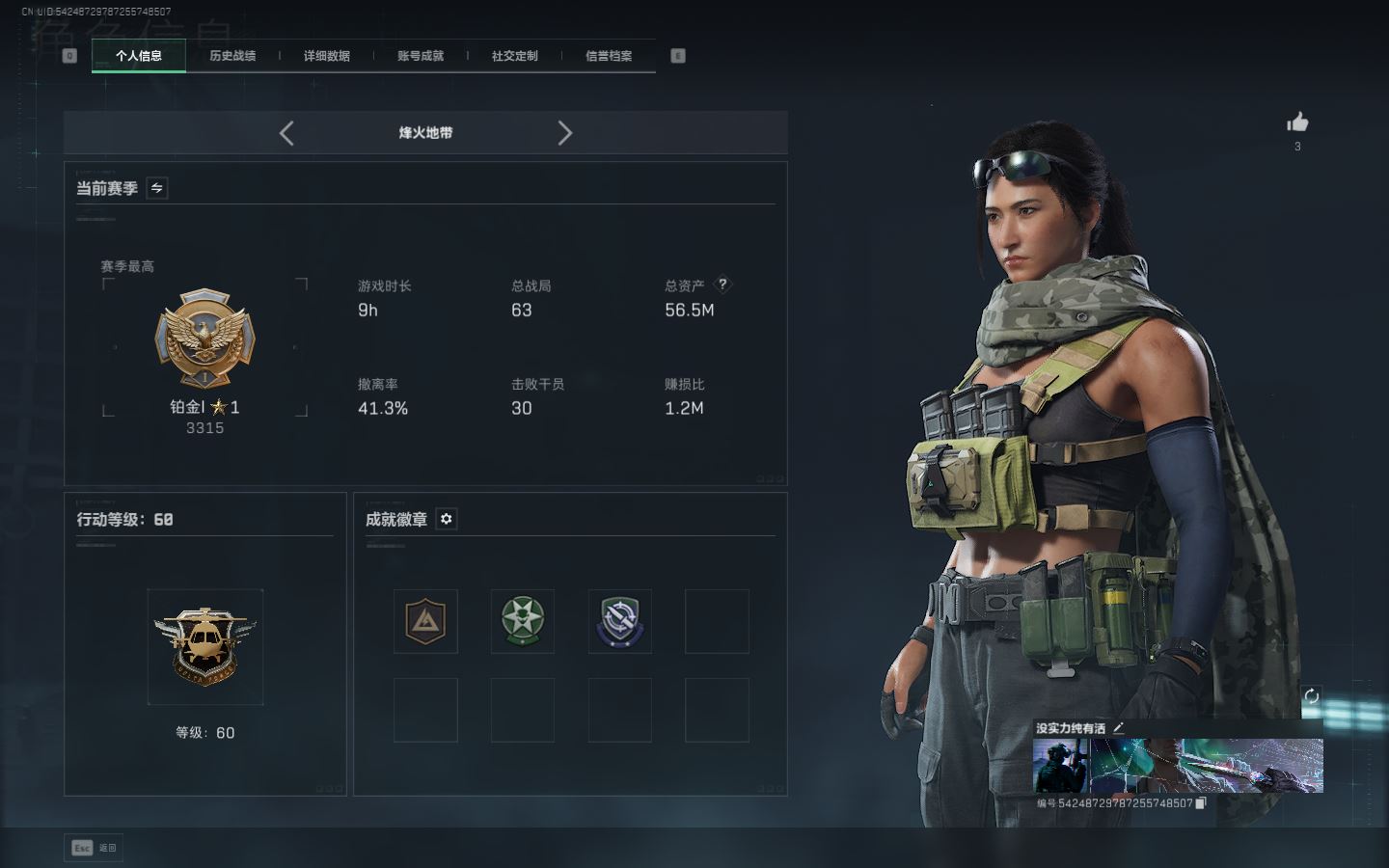This screenshot has height=868, width=1389.
Task: Toggle the 当前赛季 season switch icon
Action: point(157,188)
